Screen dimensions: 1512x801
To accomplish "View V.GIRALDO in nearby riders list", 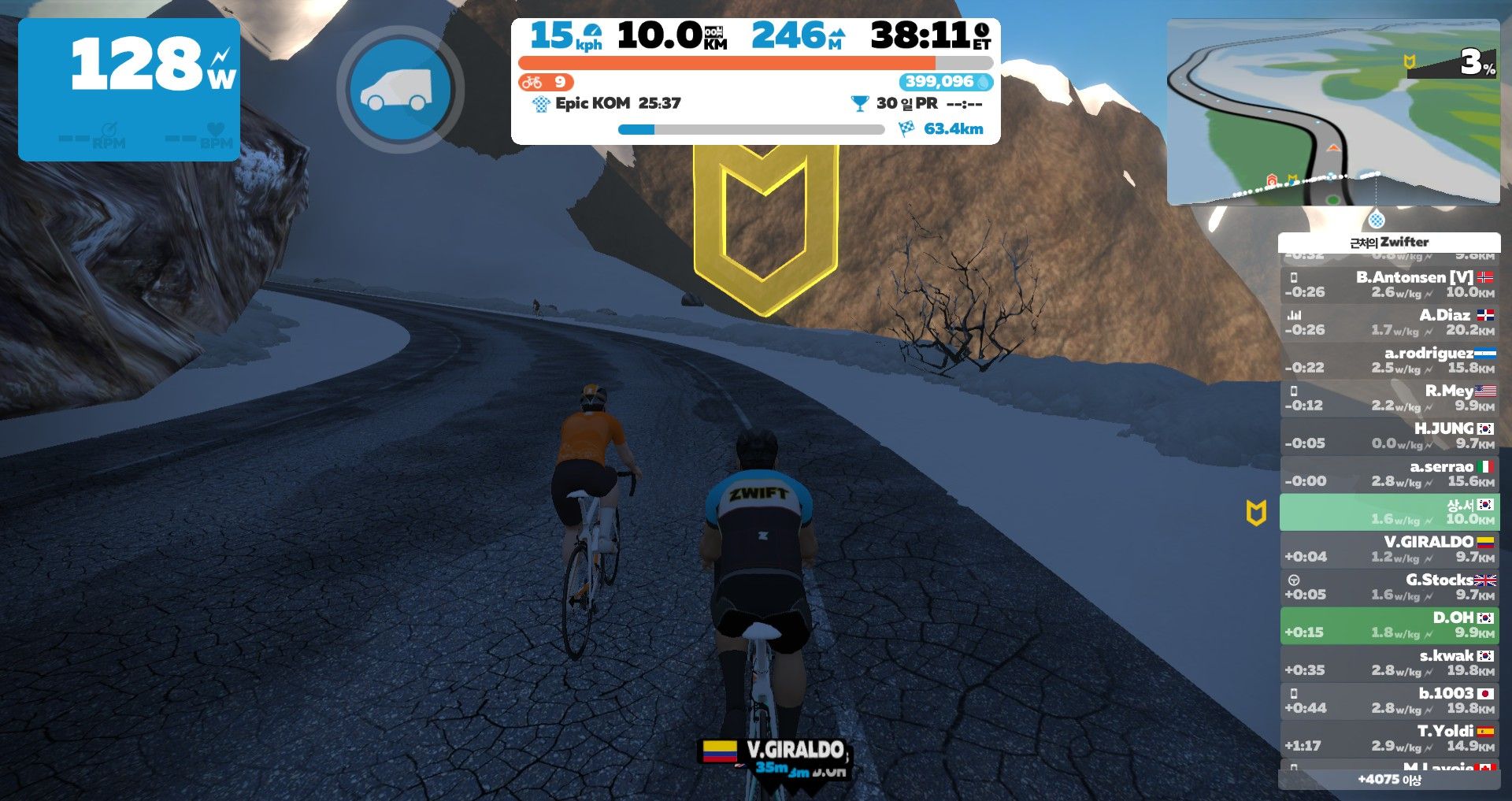I will point(1389,549).
